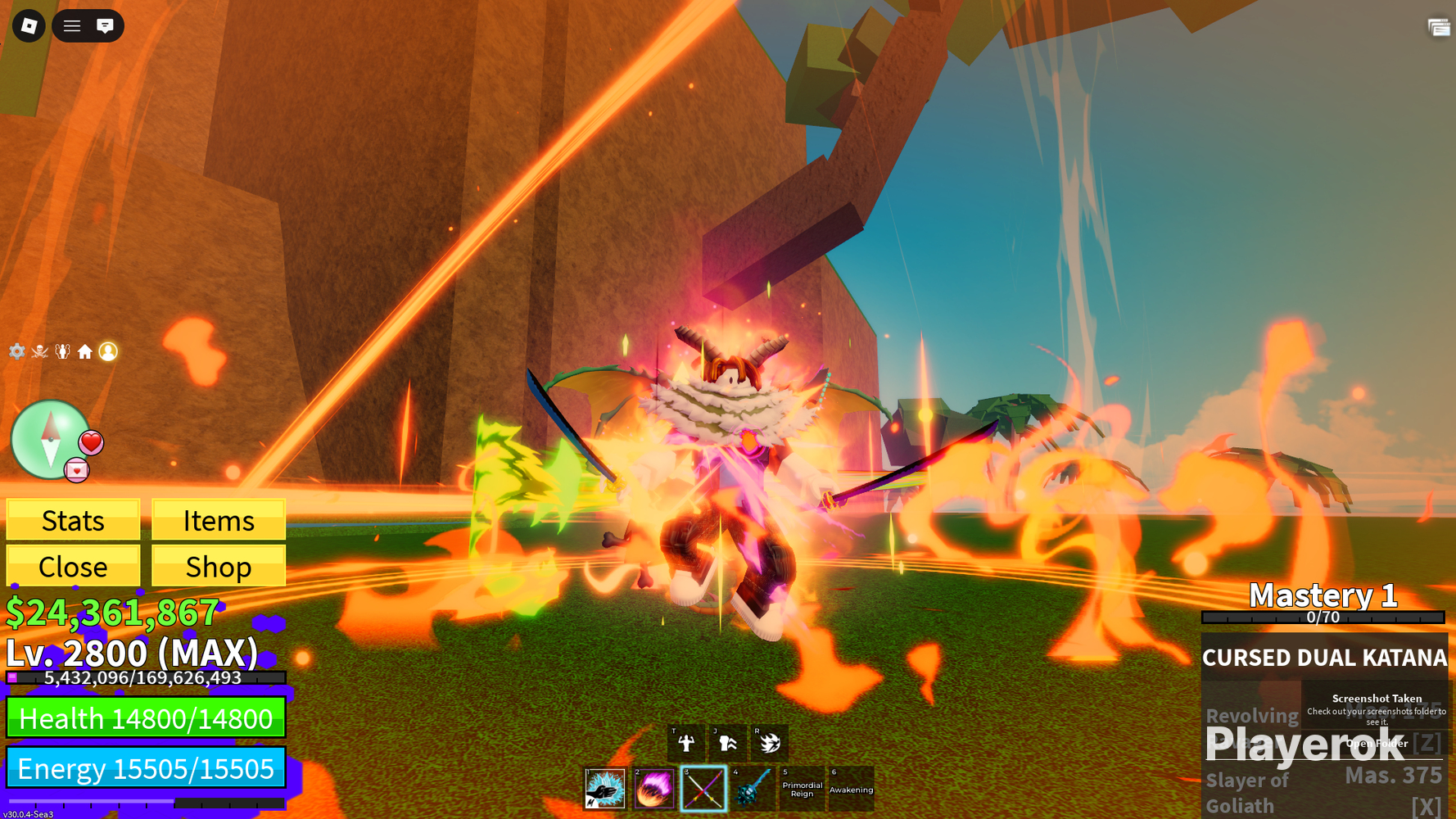Click the yellow Close button
The width and height of the screenshot is (1456, 819).
coord(73,566)
